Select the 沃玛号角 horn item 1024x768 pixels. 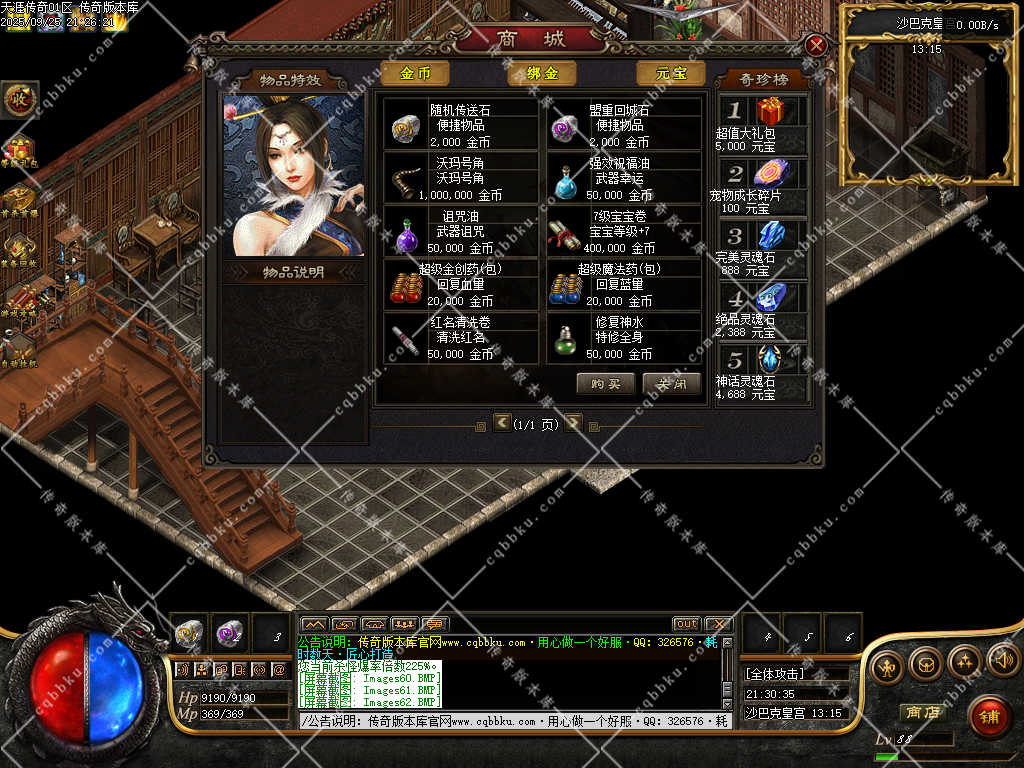(405, 181)
